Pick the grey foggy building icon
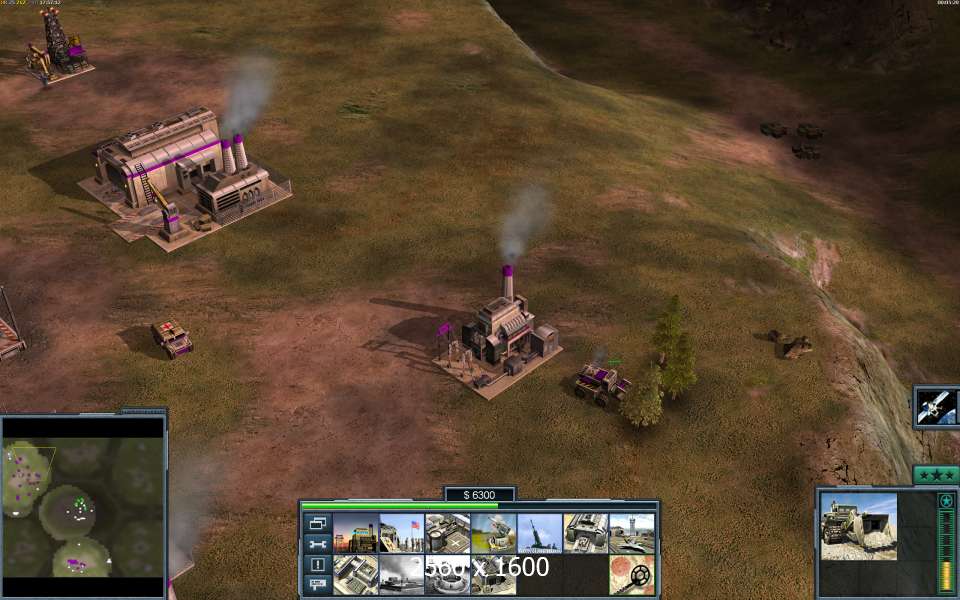This screenshot has width=960, height=600. pyautogui.click(x=401, y=575)
